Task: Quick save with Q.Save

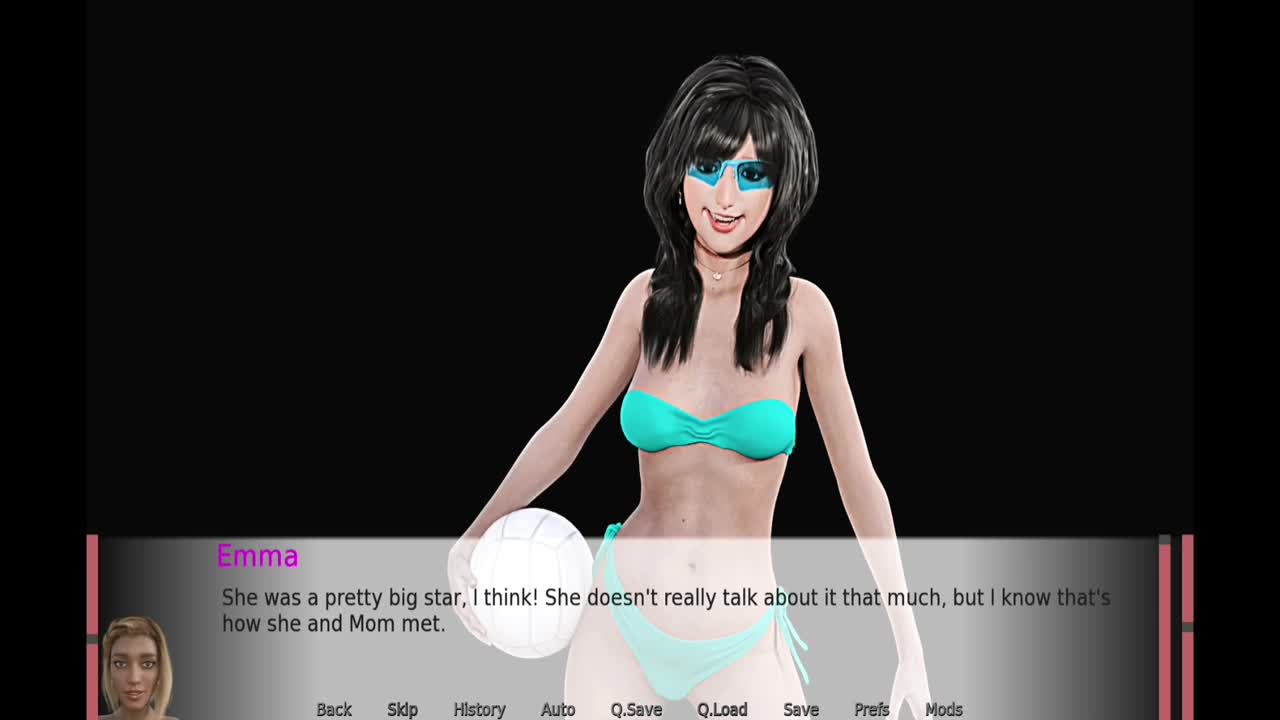Action: (x=636, y=709)
